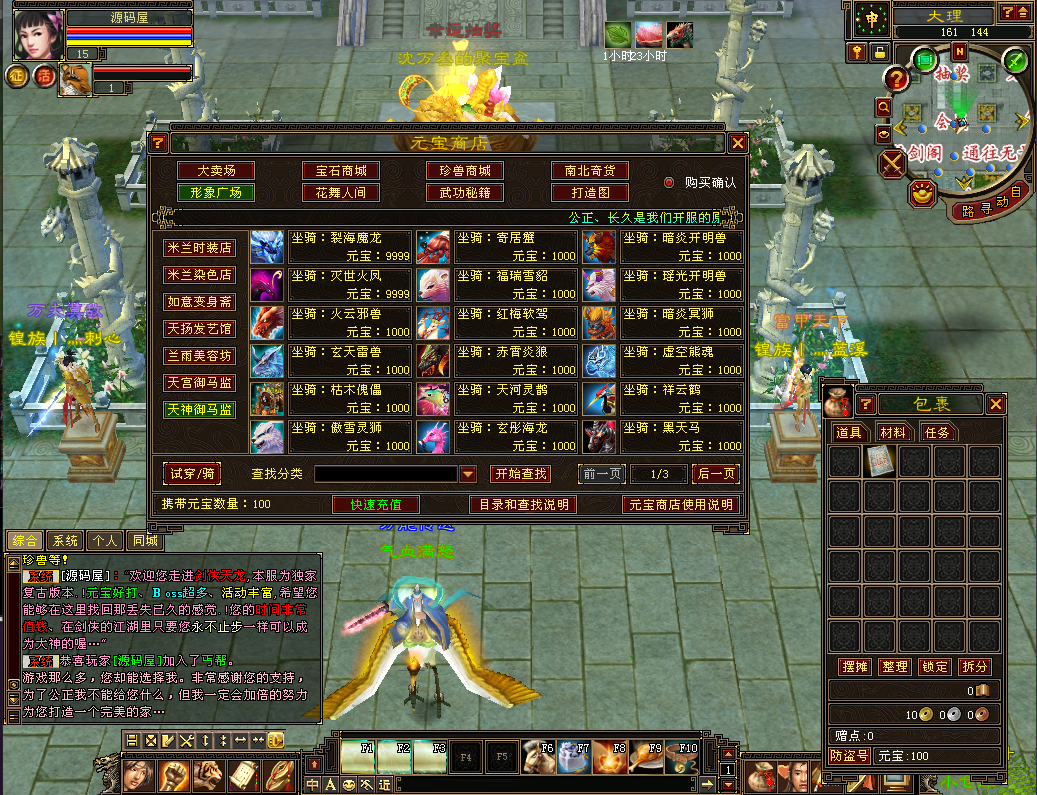1037x795 pixels.
Task: Click the 源码屋 player portrait
Action: pyautogui.click(x=38, y=35)
